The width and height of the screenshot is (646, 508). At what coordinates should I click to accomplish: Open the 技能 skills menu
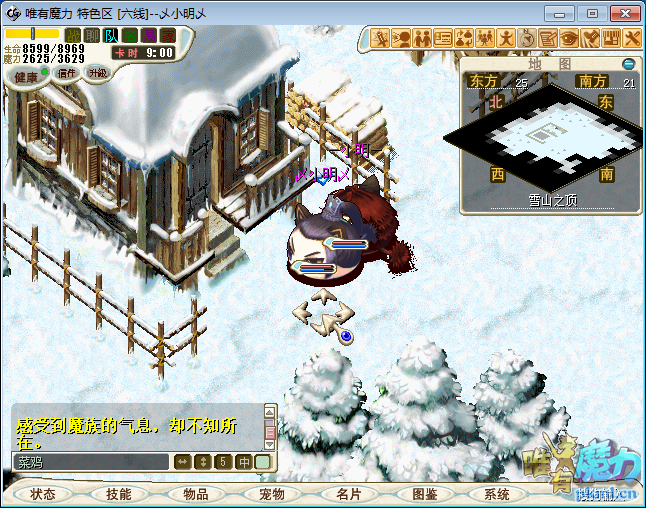click(x=119, y=494)
